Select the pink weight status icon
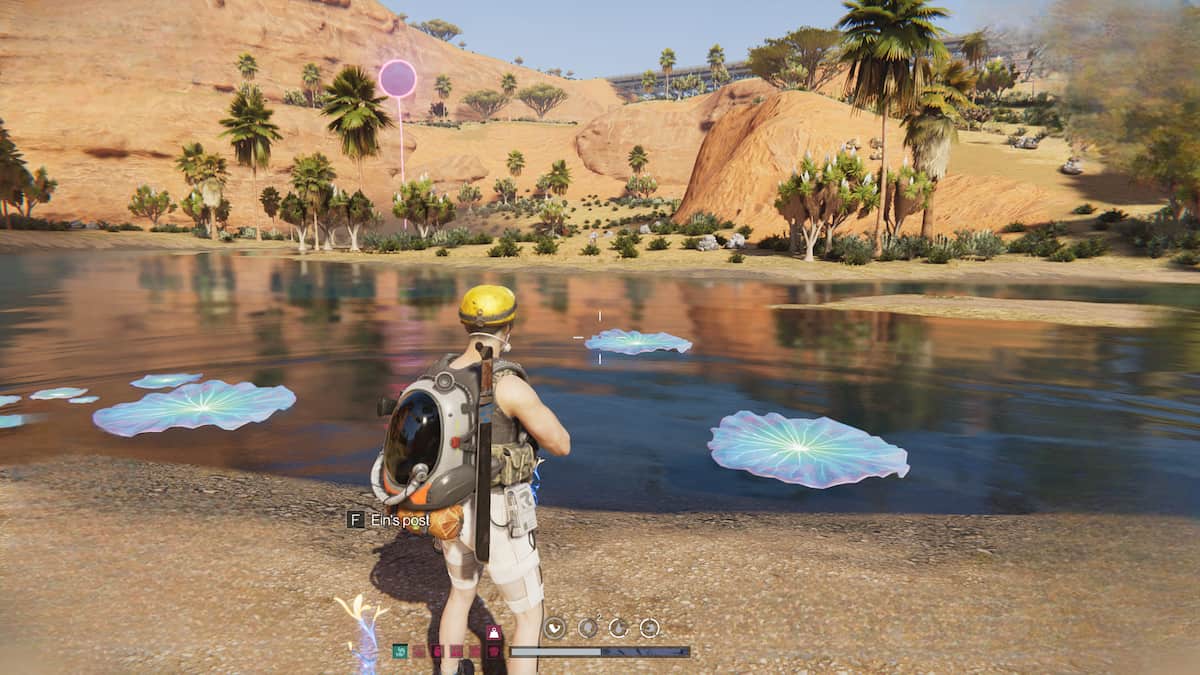The width and height of the screenshot is (1200, 675). point(493,633)
